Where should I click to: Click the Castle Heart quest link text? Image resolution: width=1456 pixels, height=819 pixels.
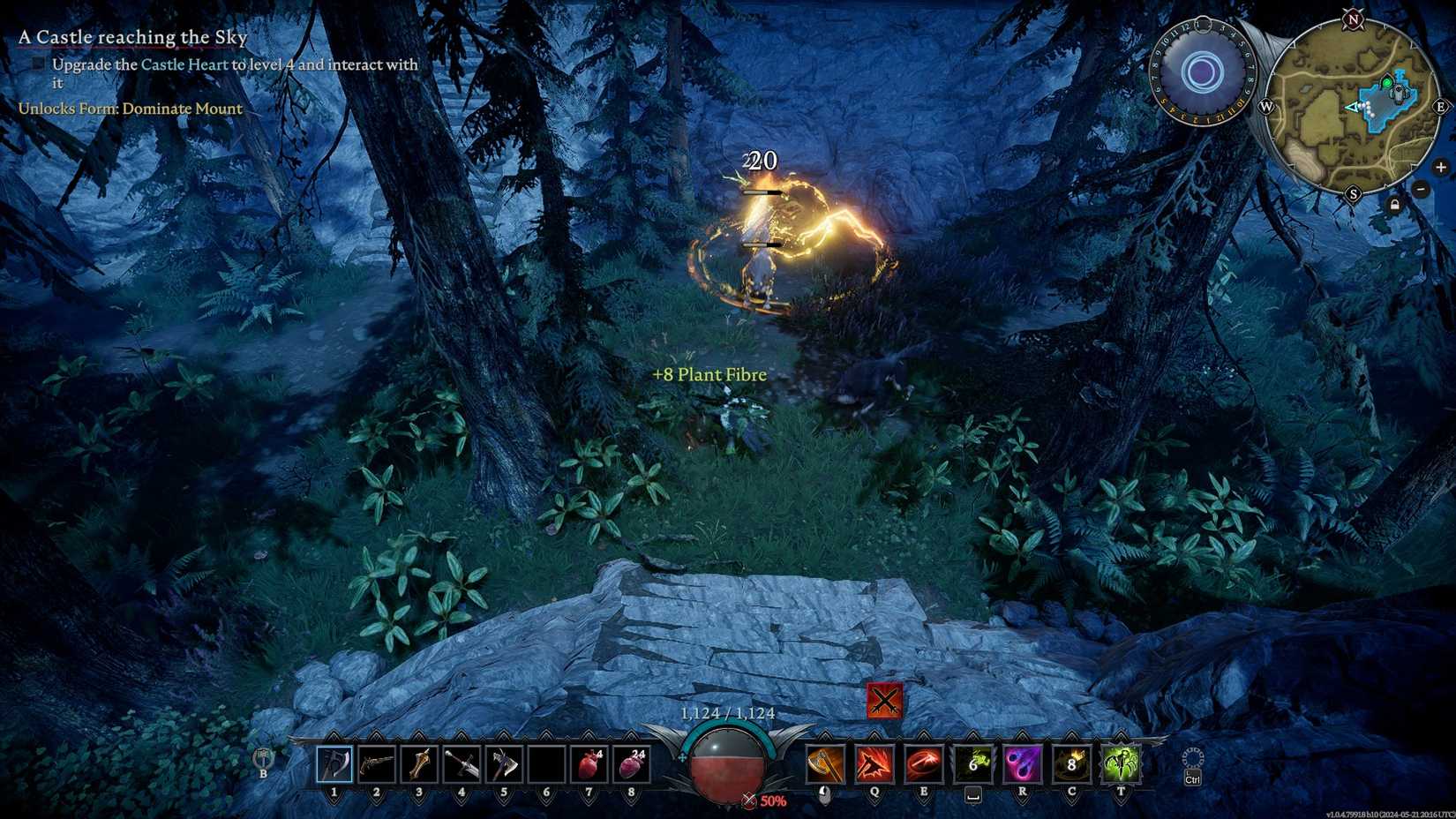coord(185,64)
